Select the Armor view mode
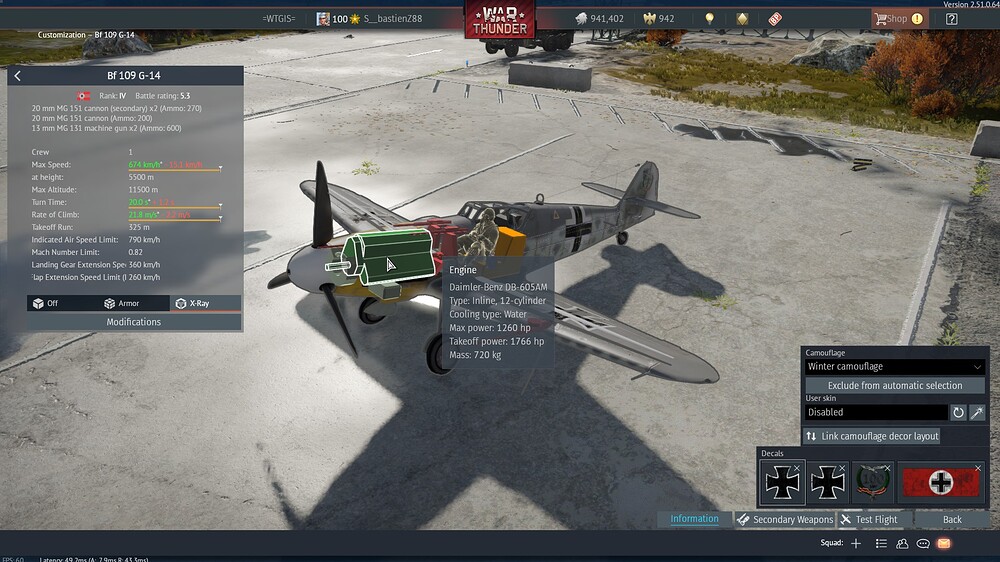The width and height of the screenshot is (1000, 562). click(x=122, y=303)
